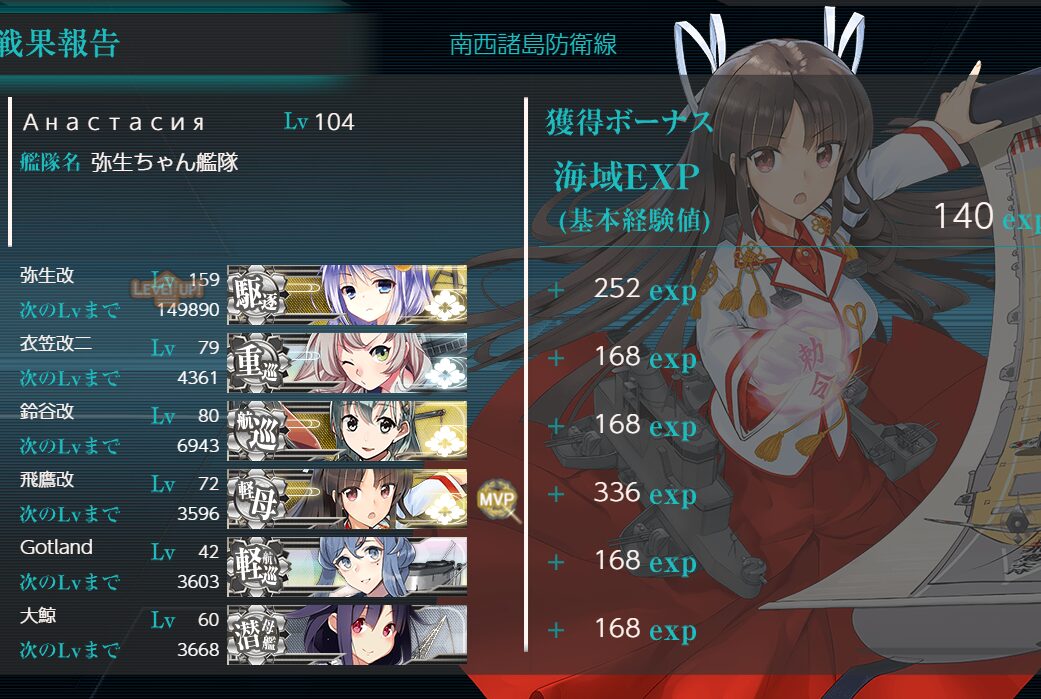This screenshot has height=699, width=1041.
Task: Click the 飛鷹改 light carrier banner
Action: coord(347,498)
